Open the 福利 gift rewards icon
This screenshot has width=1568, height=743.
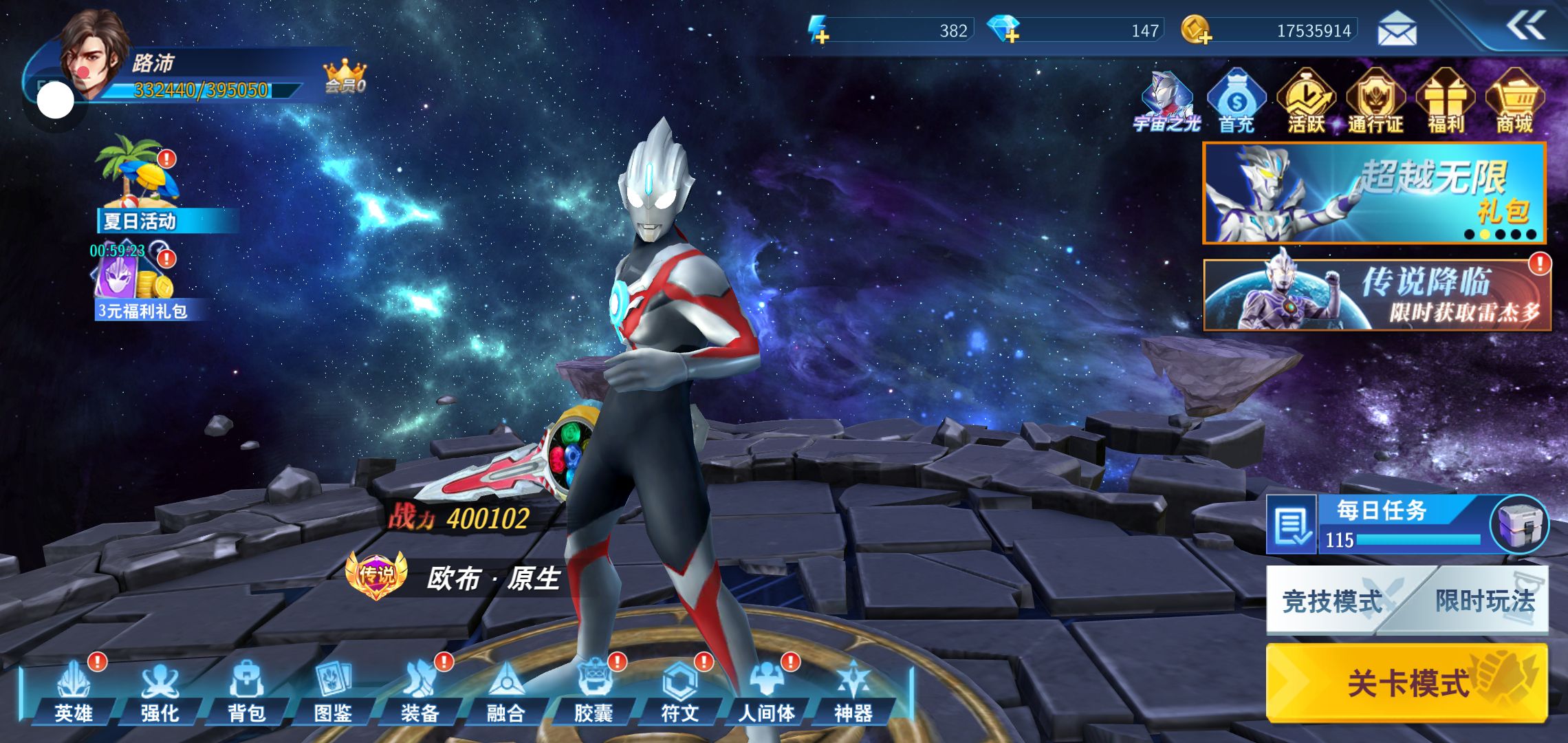(1446, 103)
